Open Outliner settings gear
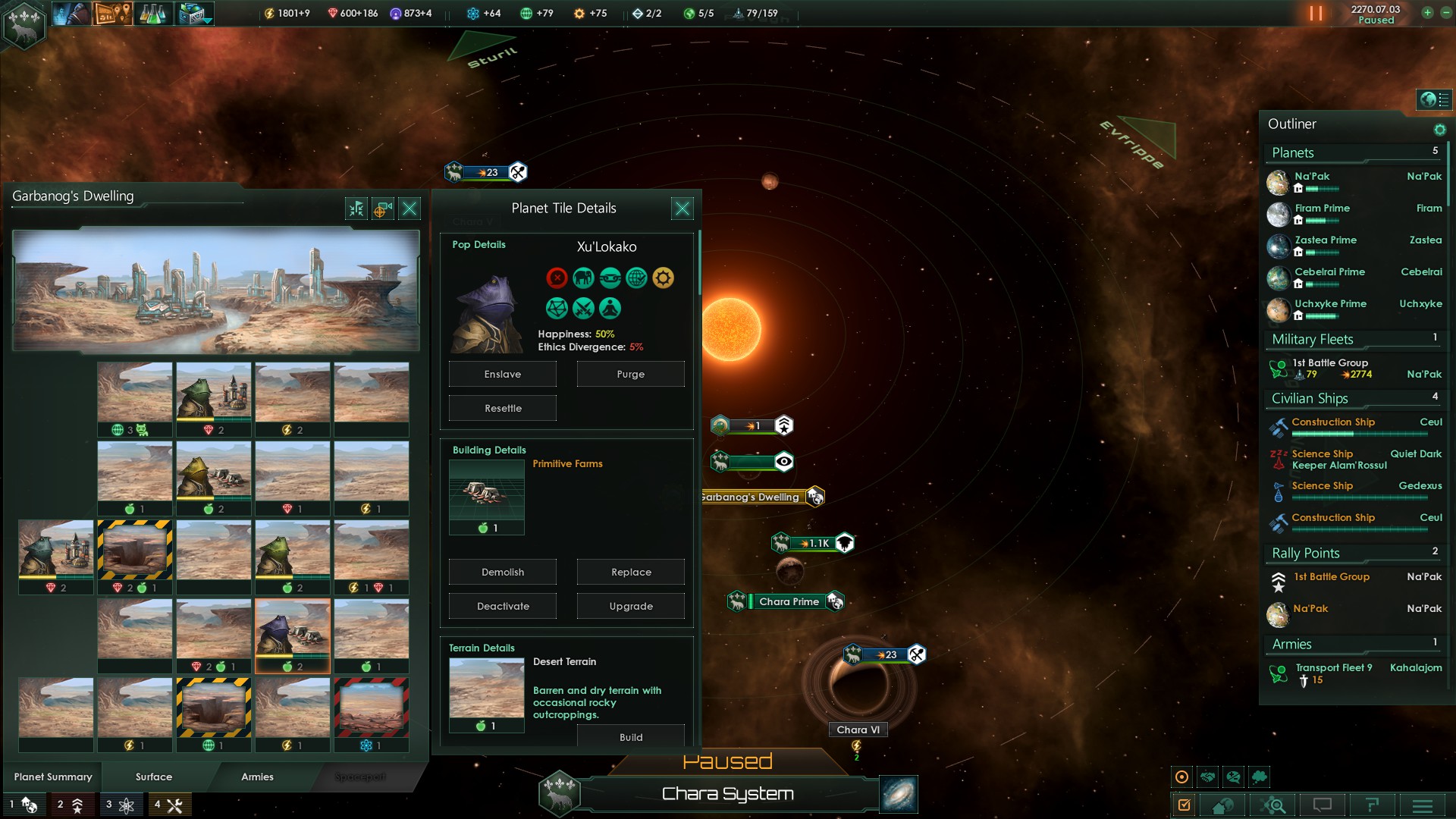 tap(1439, 130)
